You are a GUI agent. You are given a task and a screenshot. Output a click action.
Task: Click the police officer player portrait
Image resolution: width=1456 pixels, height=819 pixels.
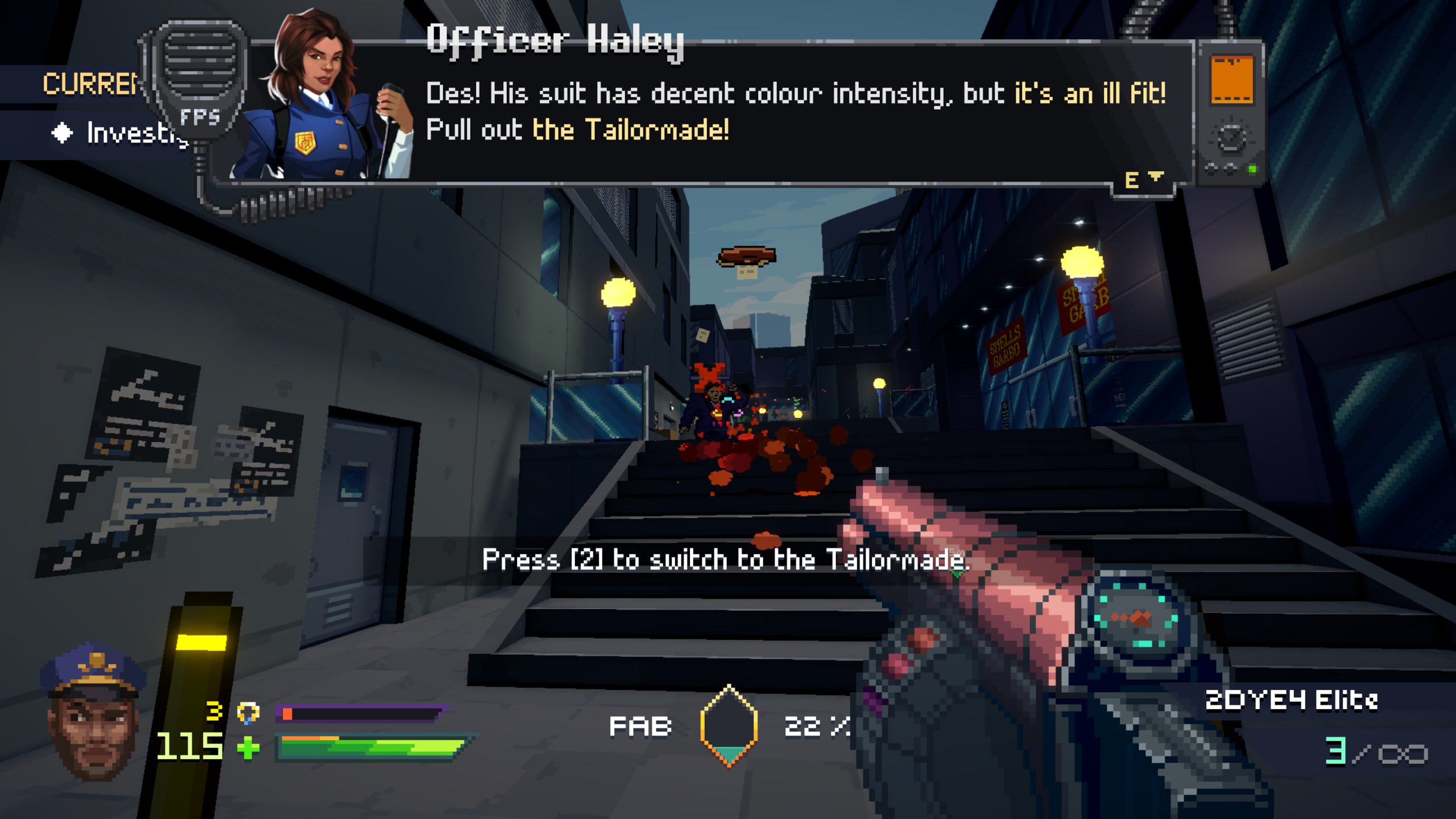94,711
